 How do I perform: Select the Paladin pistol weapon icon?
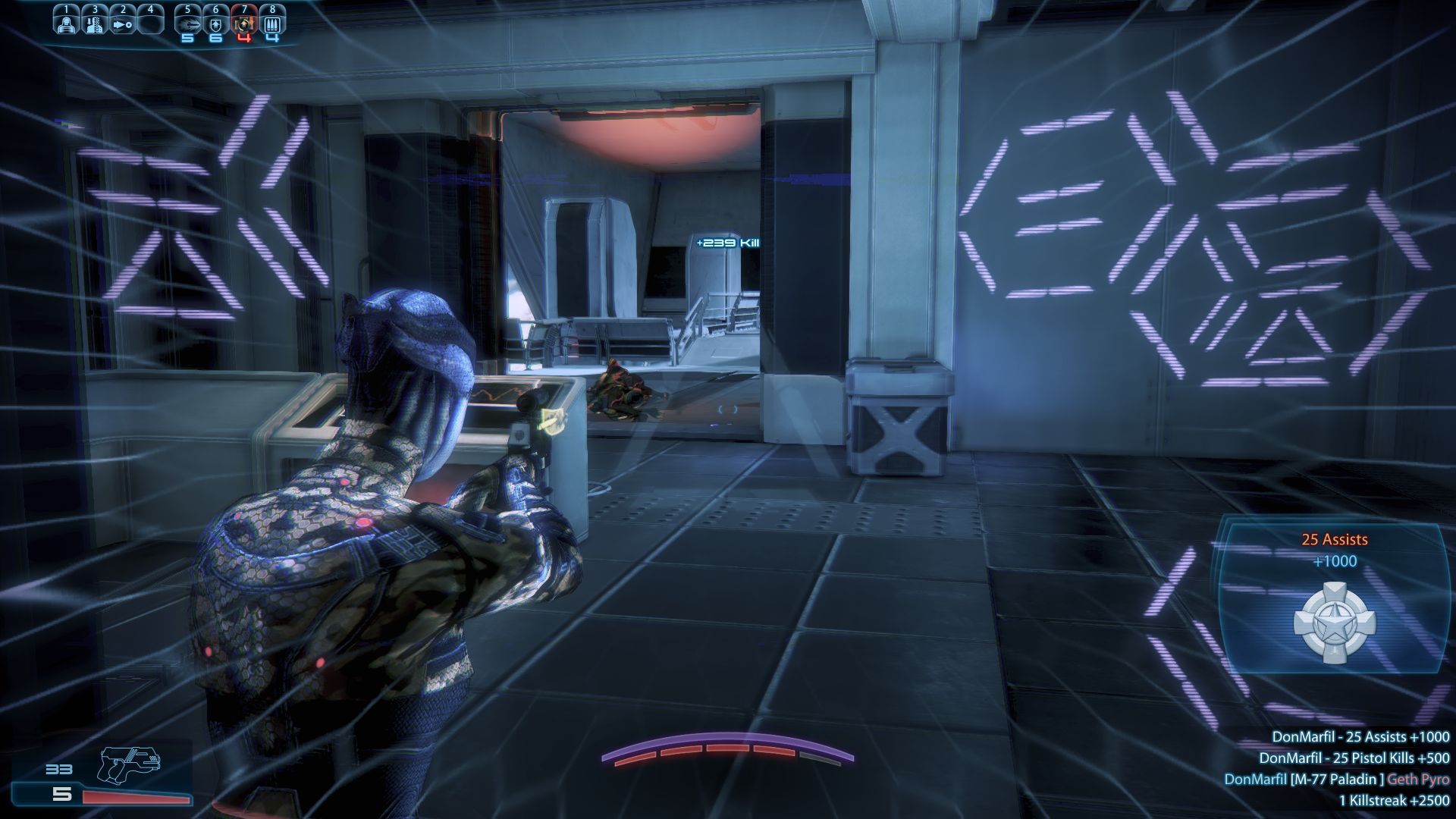[x=129, y=764]
